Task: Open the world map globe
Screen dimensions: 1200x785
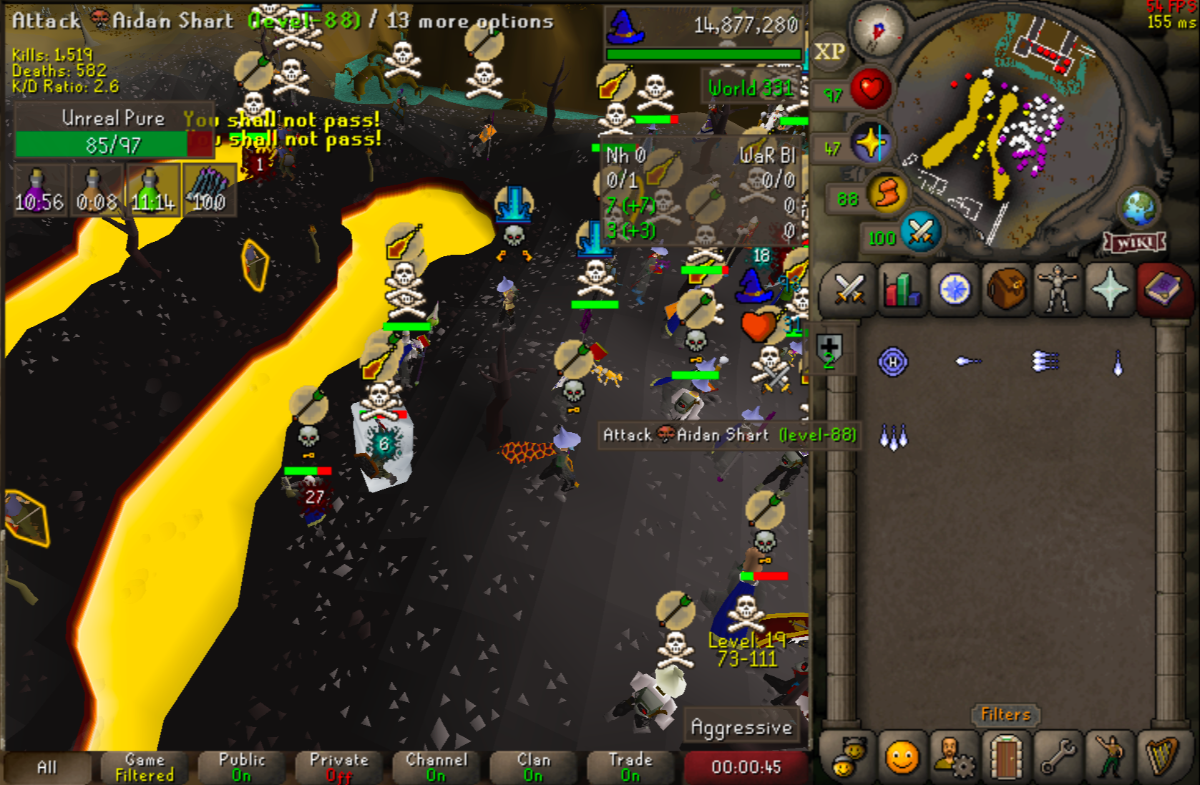Action: click(x=1139, y=208)
